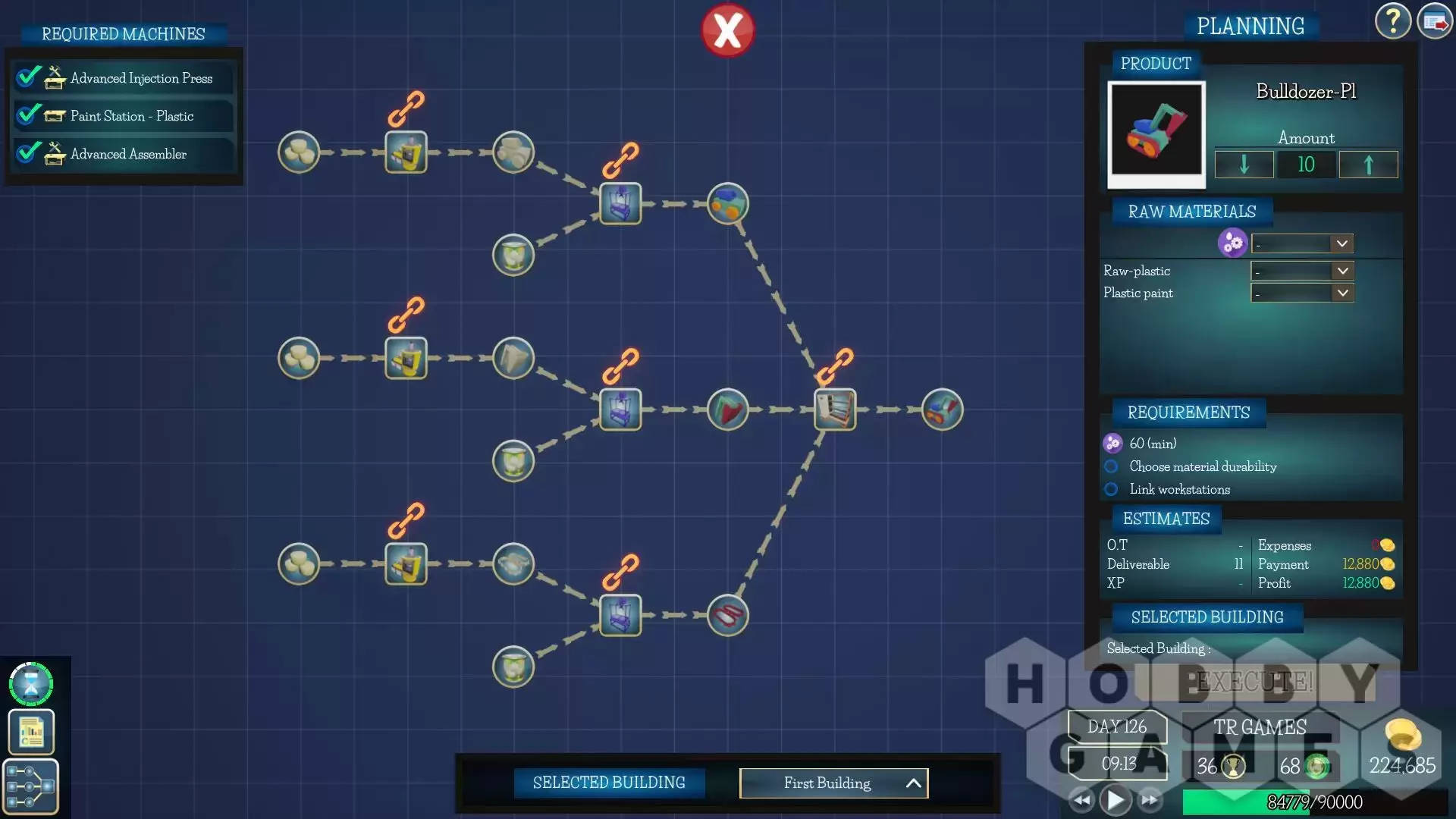Screen dimensions: 1456x819
Task: Open the report document icon
Action: coord(31,732)
